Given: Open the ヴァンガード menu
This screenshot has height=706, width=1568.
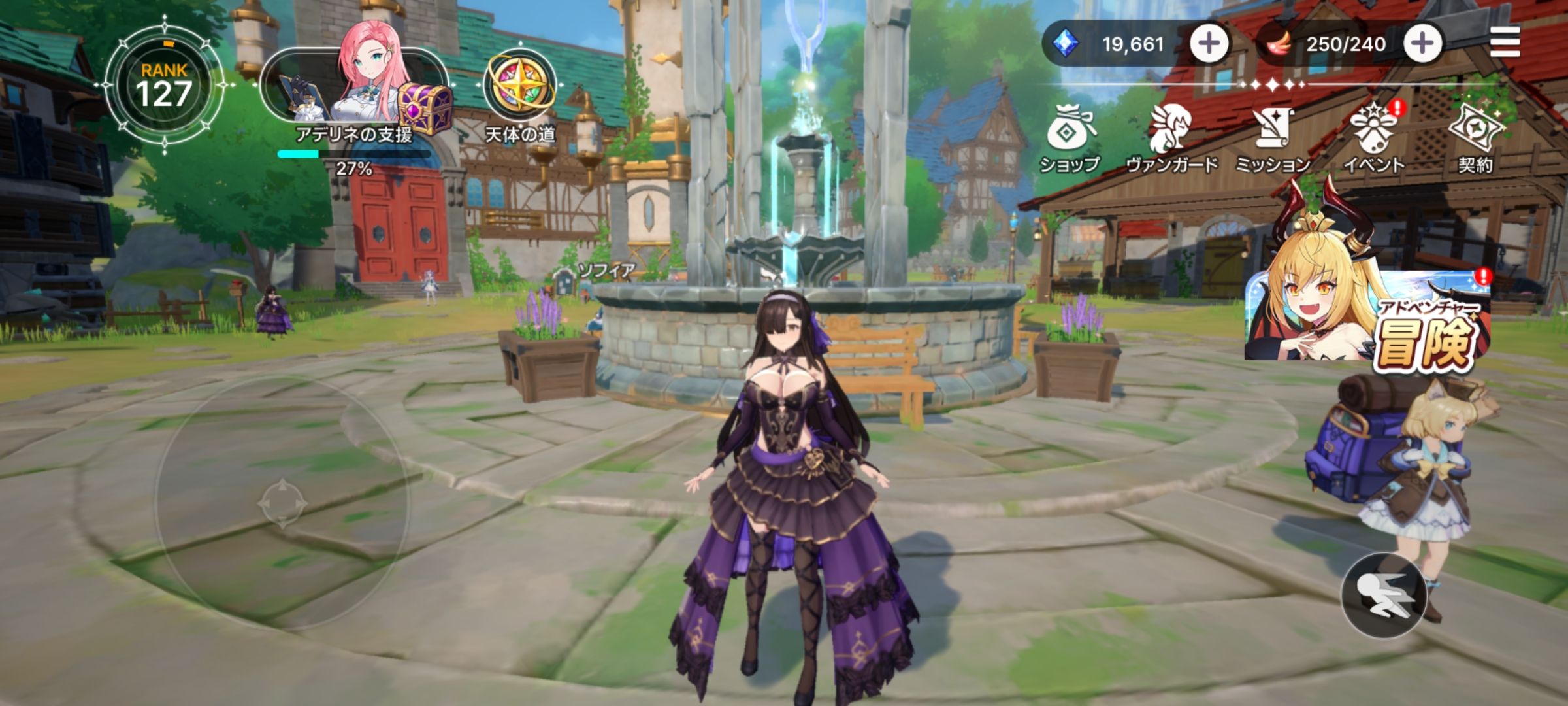Looking at the screenshot, I should (1171, 139).
